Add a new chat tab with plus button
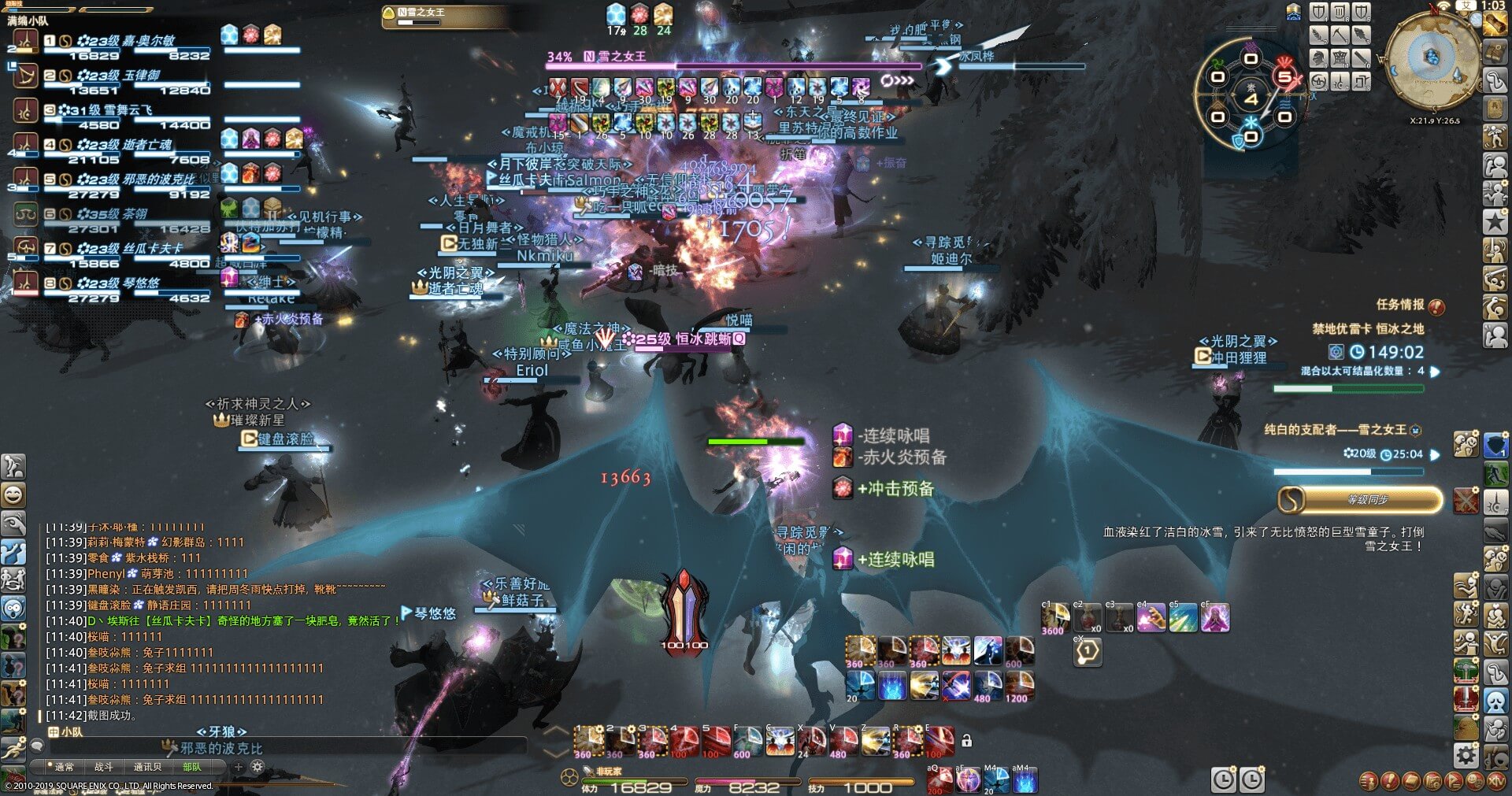1512x796 pixels. tap(238, 767)
